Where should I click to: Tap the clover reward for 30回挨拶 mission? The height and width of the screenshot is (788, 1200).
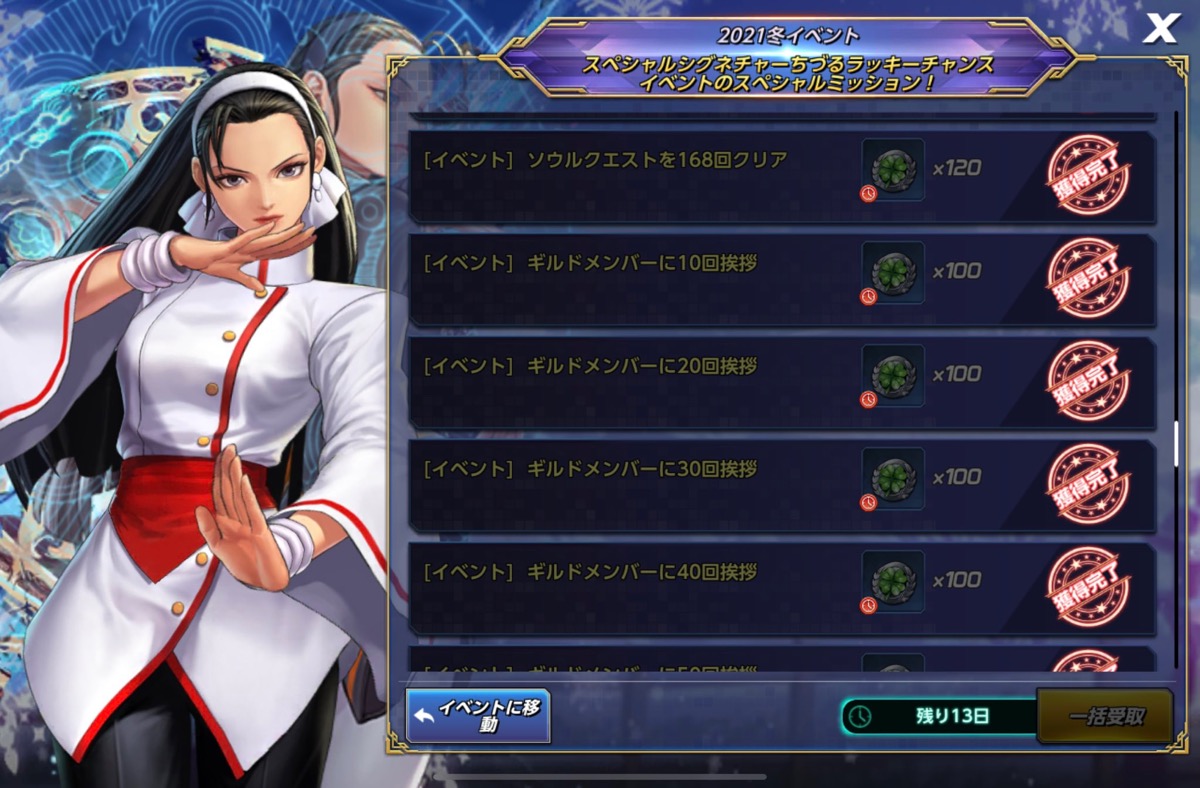point(893,478)
